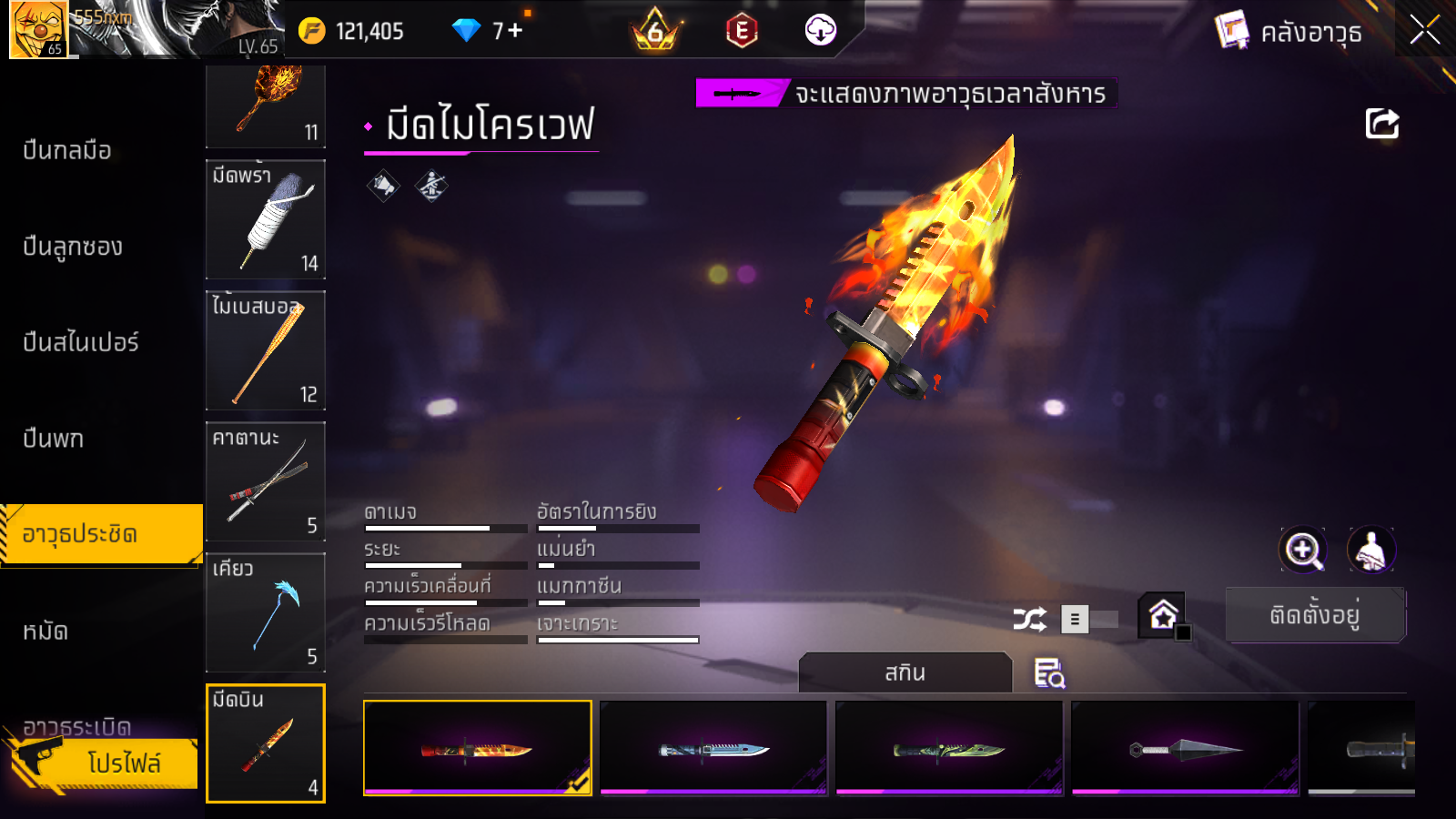Click the share icon
This screenshot has width=1456, height=819.
[1381, 124]
